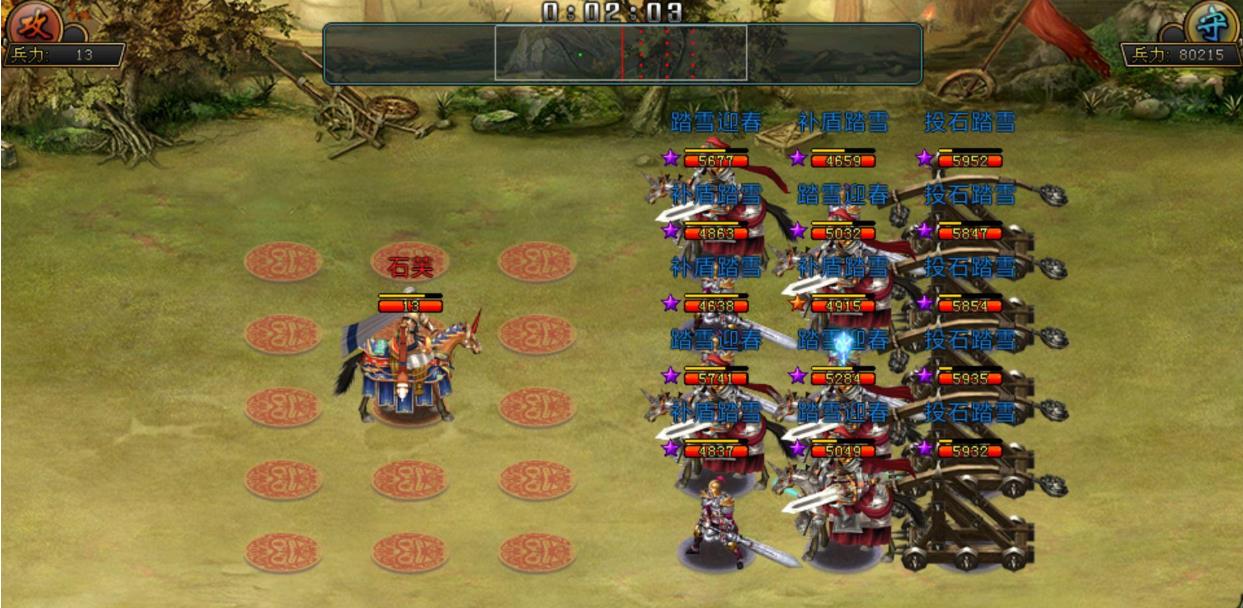Click the battlefield minimap strip
Viewport: 1243px width, 608px height.
pos(622,53)
